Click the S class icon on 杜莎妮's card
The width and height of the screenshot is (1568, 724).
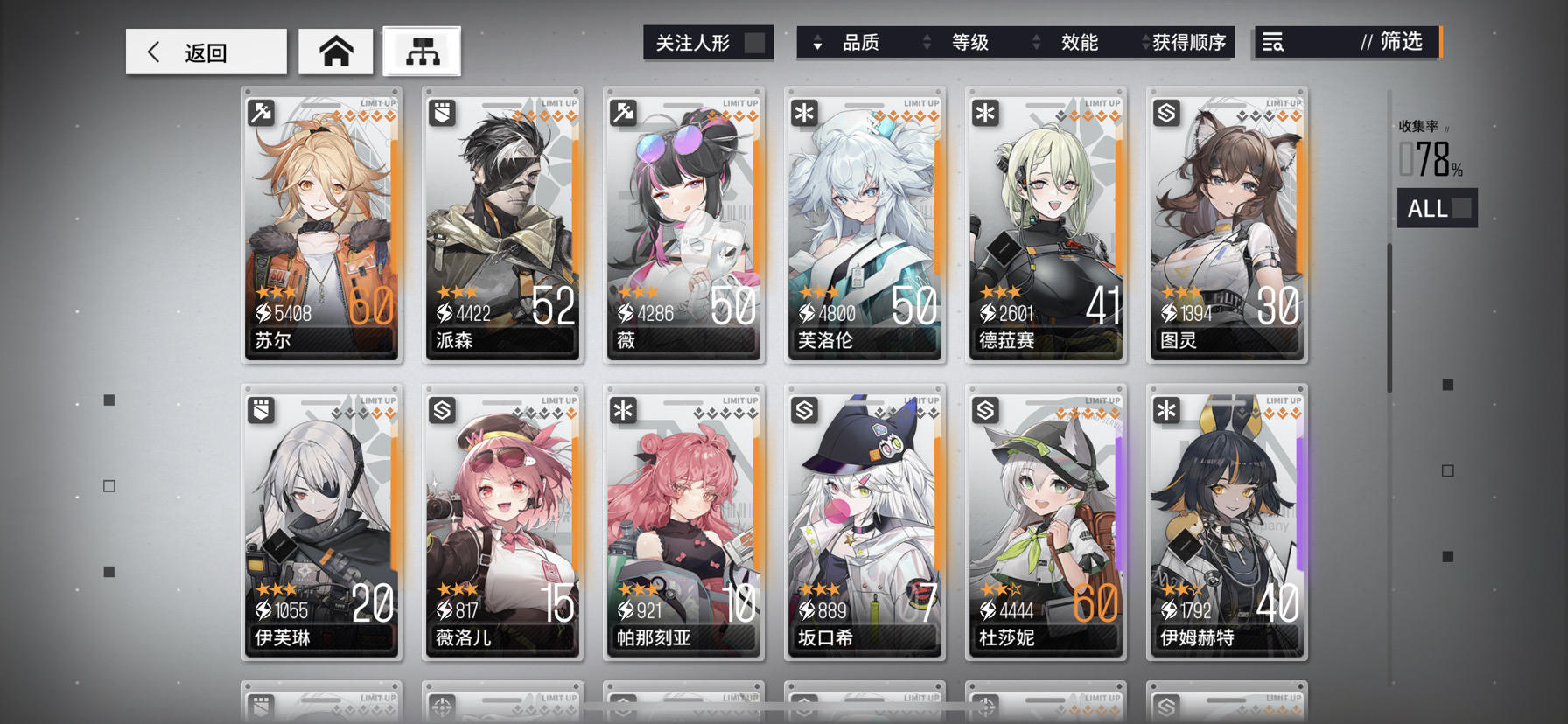(984, 411)
